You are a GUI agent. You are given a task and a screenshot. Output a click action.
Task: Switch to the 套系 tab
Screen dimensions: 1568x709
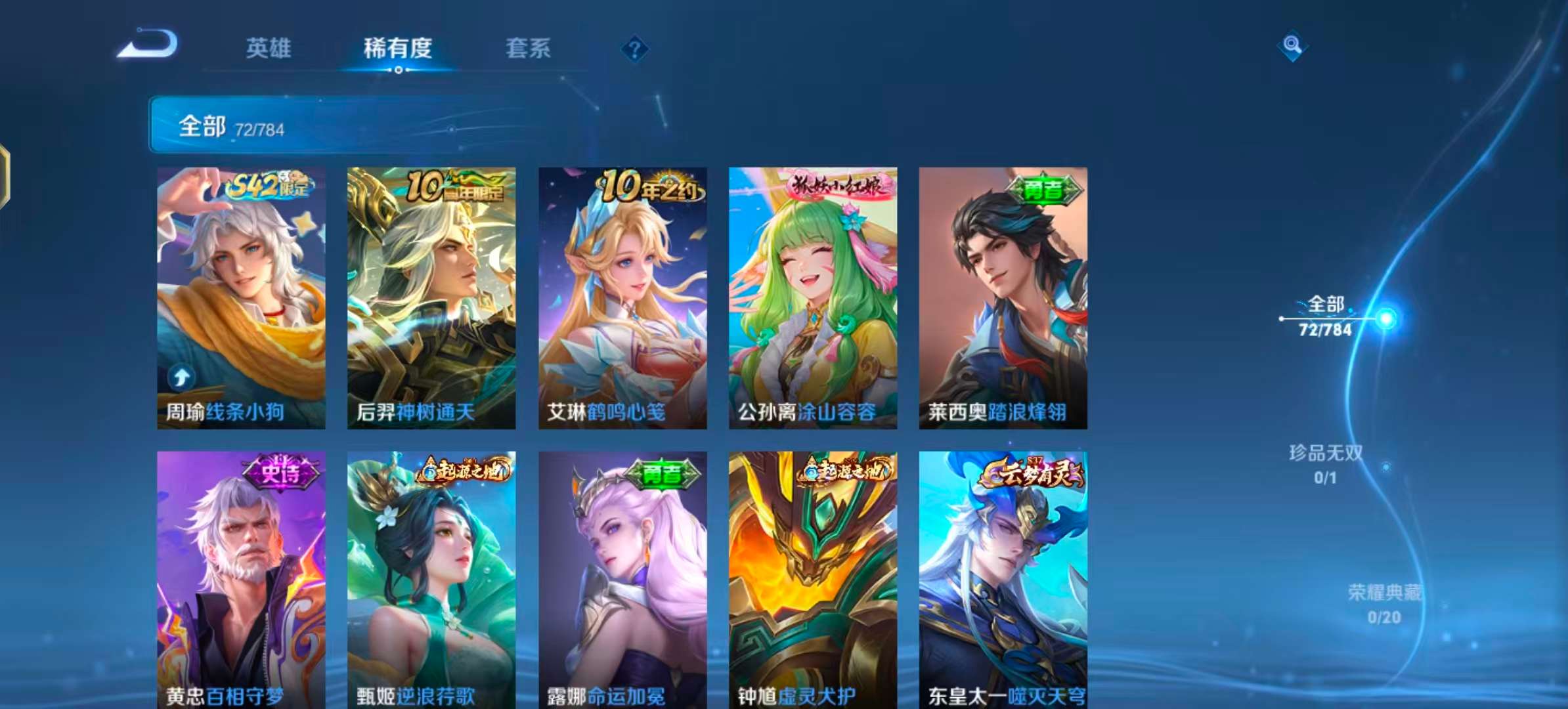tap(528, 49)
